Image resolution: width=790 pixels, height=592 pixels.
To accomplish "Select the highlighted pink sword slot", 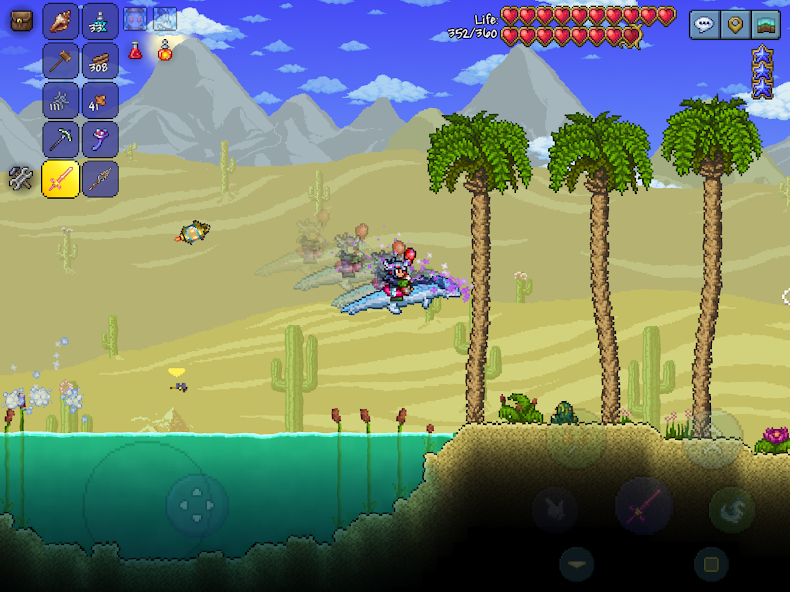I will (61, 179).
